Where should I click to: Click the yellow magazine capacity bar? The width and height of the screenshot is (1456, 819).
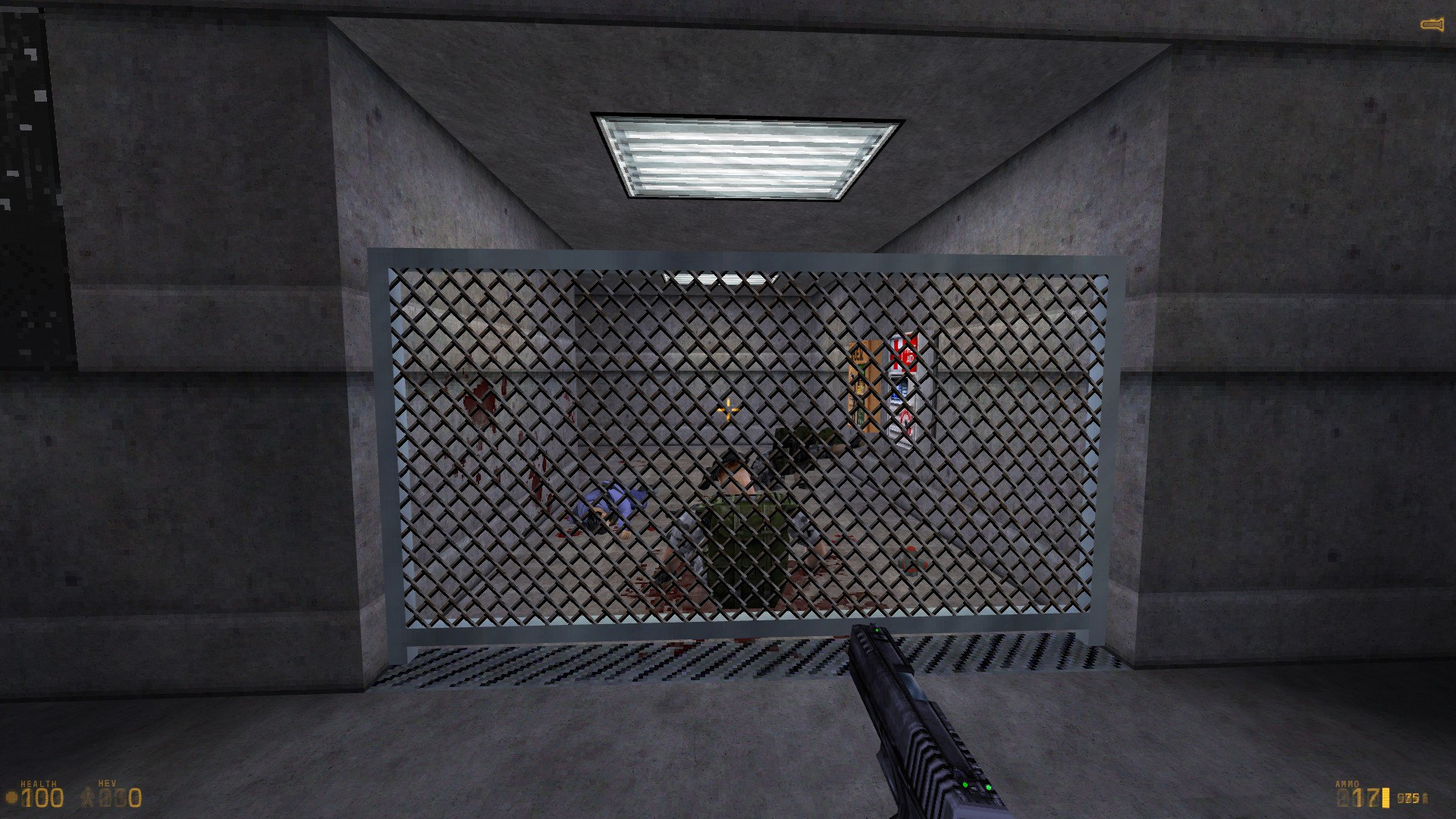[1386, 799]
